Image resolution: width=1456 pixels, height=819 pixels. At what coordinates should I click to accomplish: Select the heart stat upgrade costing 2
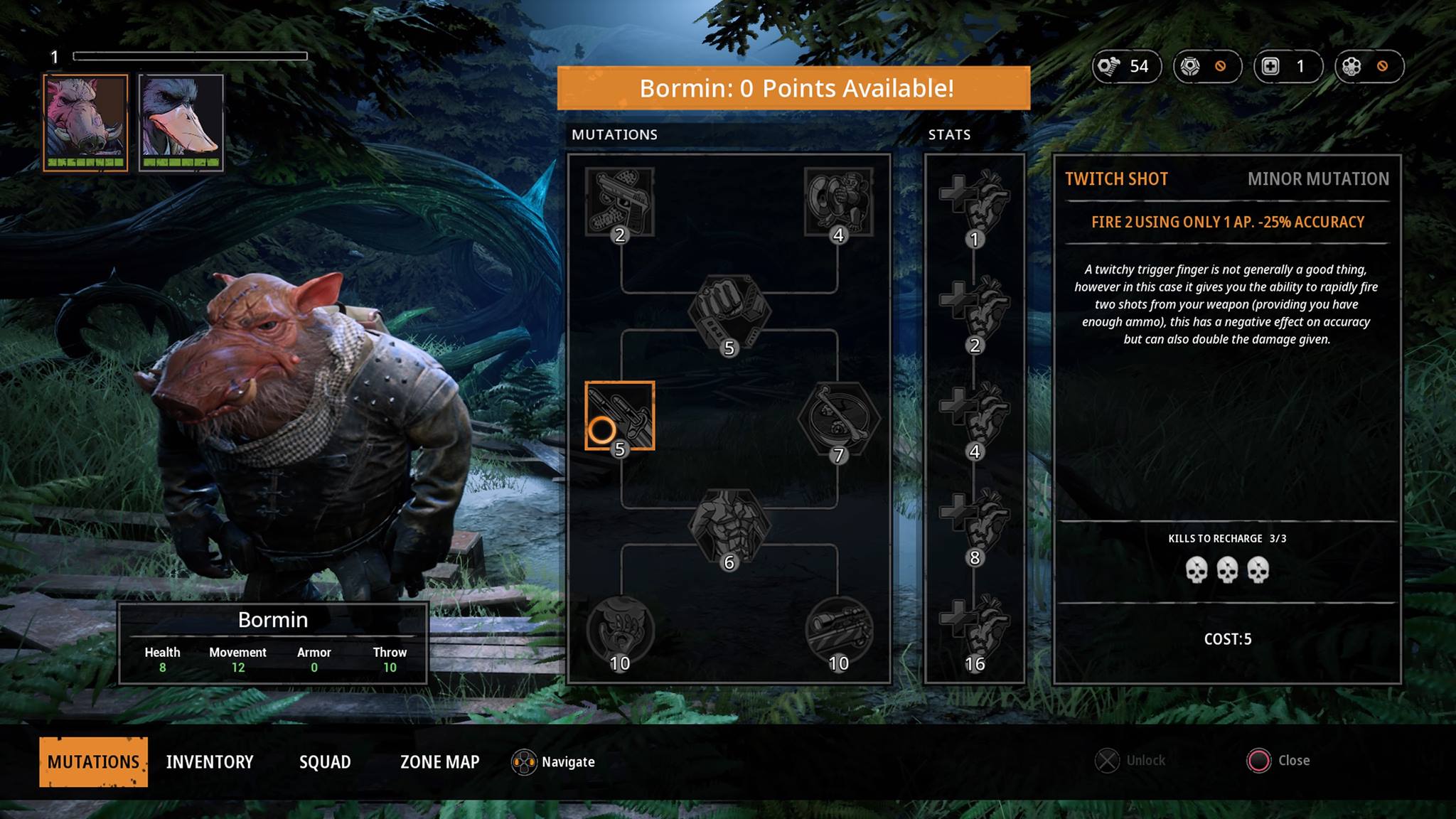975,311
